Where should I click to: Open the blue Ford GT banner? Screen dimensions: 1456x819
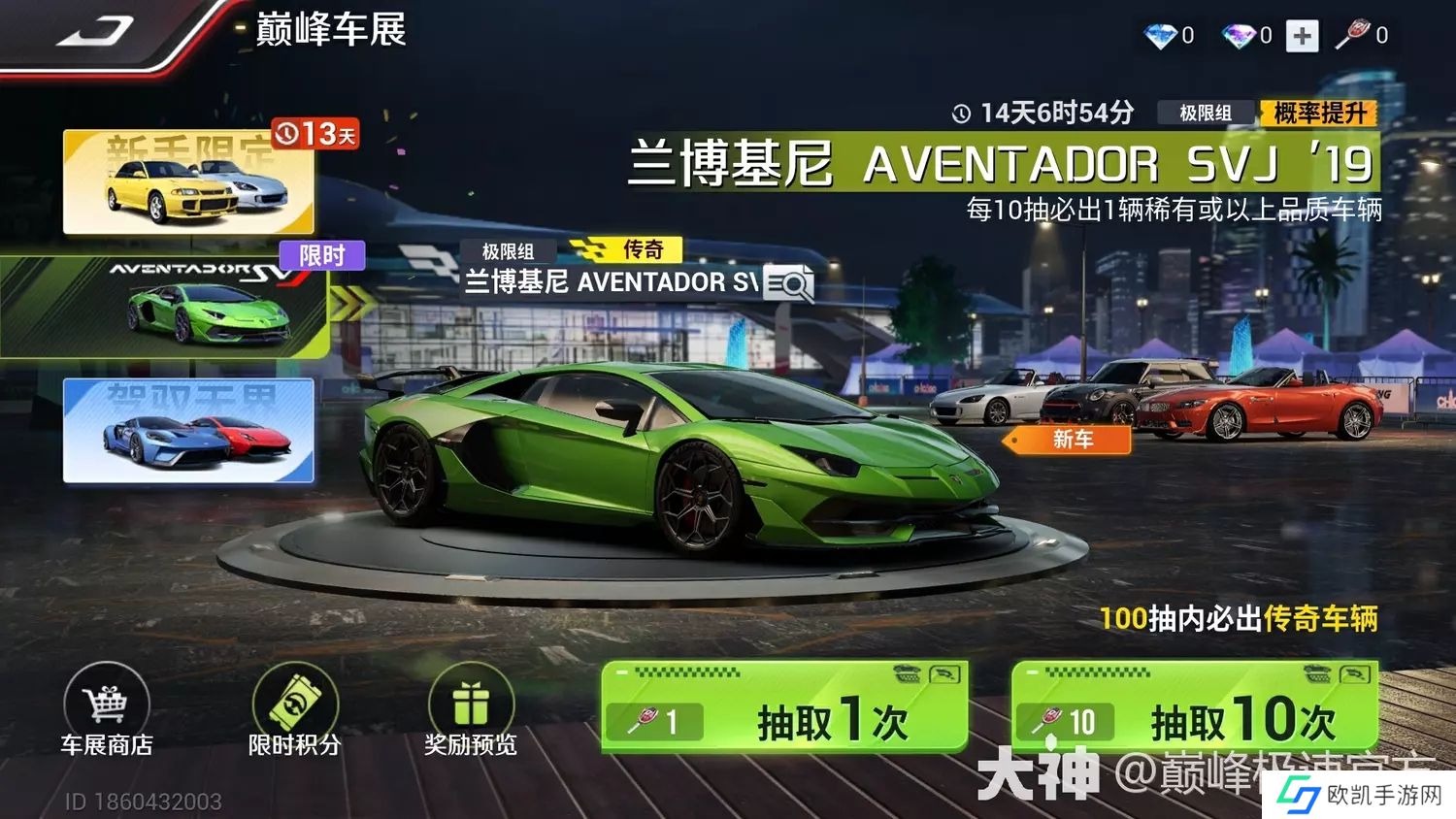(x=188, y=430)
